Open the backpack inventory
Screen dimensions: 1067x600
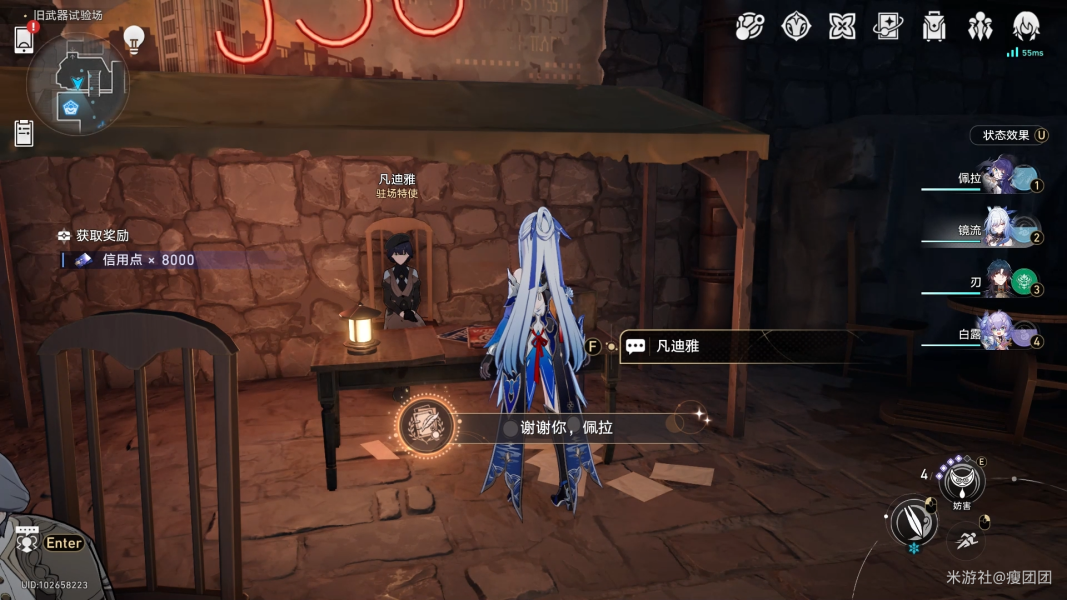point(934,27)
